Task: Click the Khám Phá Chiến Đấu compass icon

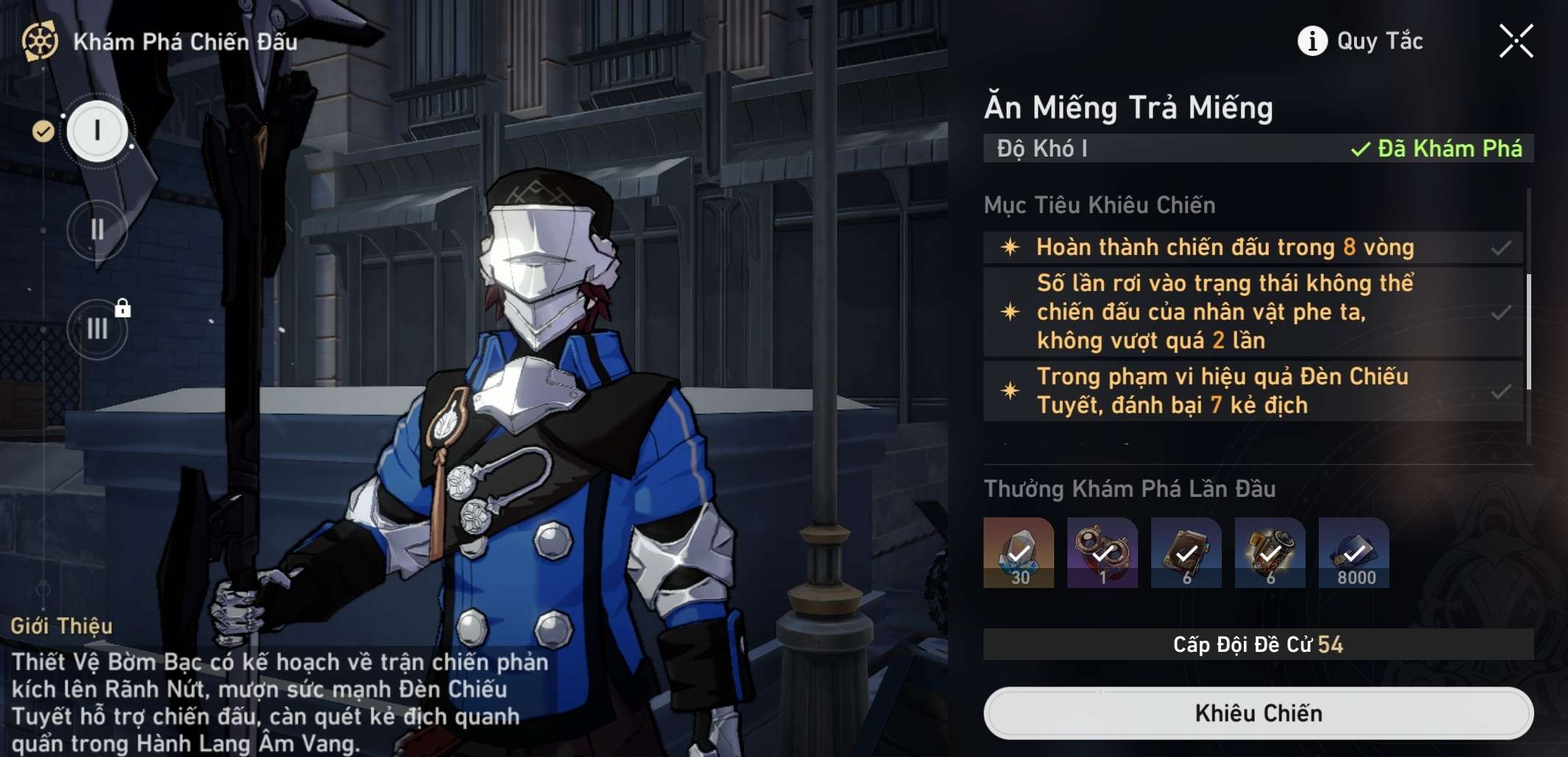Action: [x=40, y=42]
